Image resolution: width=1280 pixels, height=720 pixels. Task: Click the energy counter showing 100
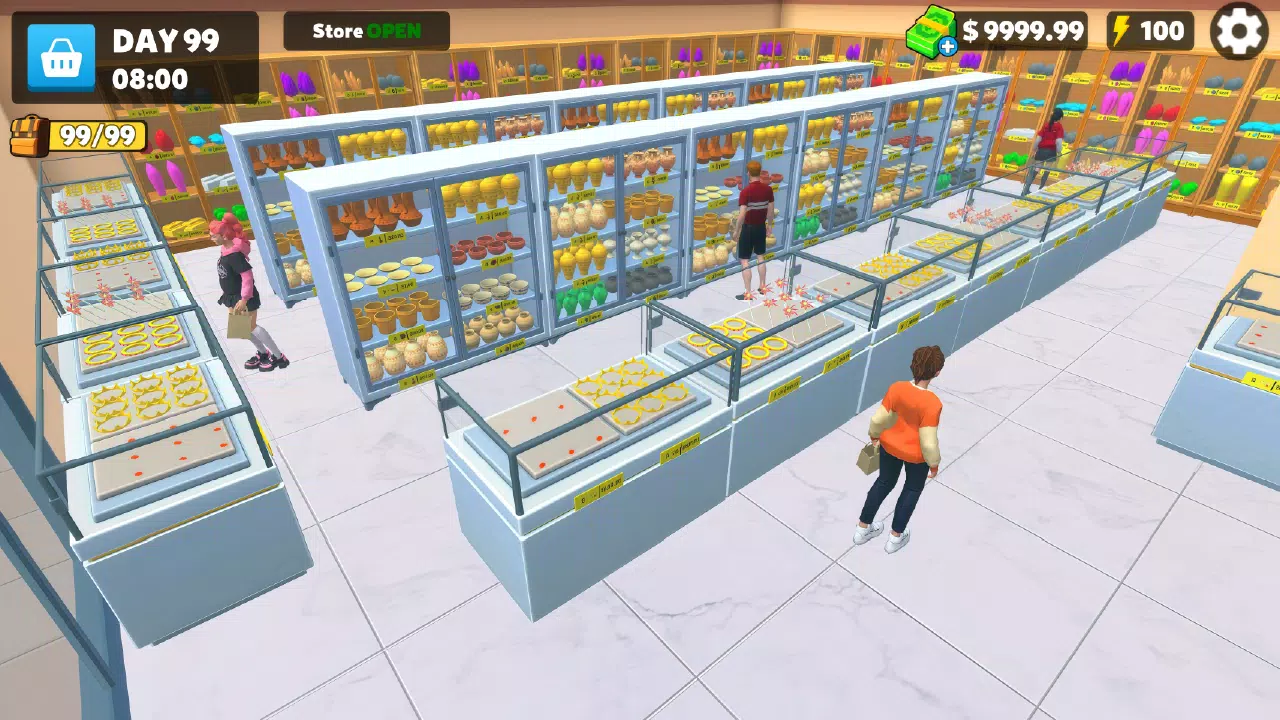[1163, 31]
